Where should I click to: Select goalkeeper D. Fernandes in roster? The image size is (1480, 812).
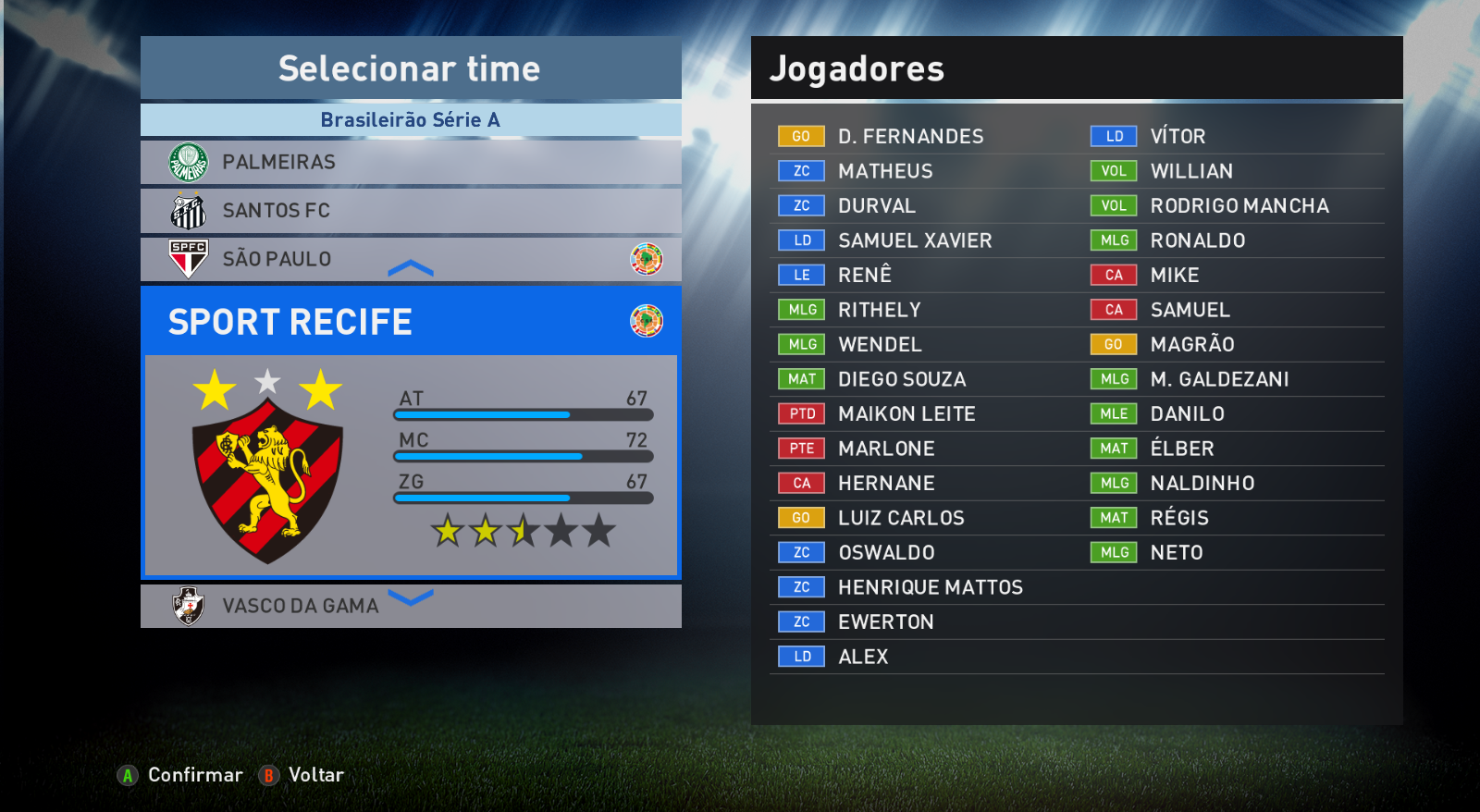tap(910, 137)
